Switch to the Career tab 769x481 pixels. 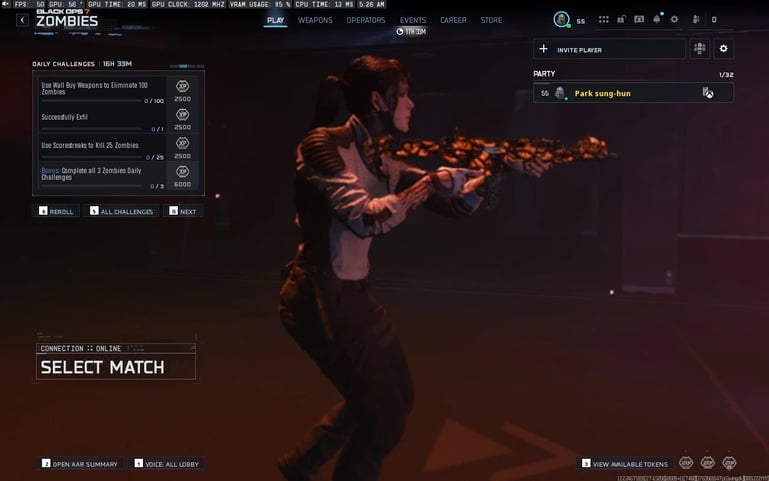pyautogui.click(x=453, y=20)
